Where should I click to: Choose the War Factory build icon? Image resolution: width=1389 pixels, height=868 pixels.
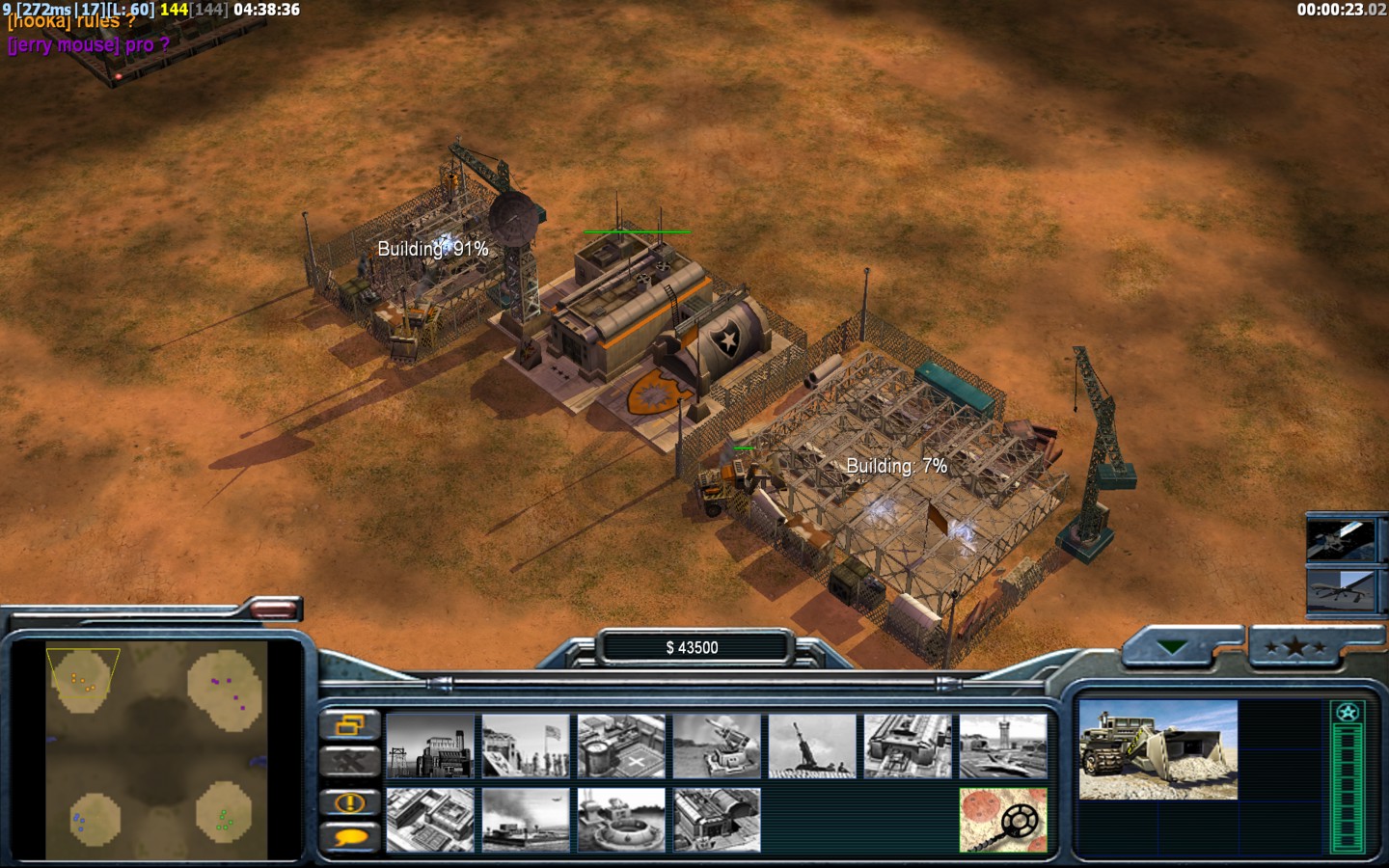pyautogui.click(x=908, y=746)
